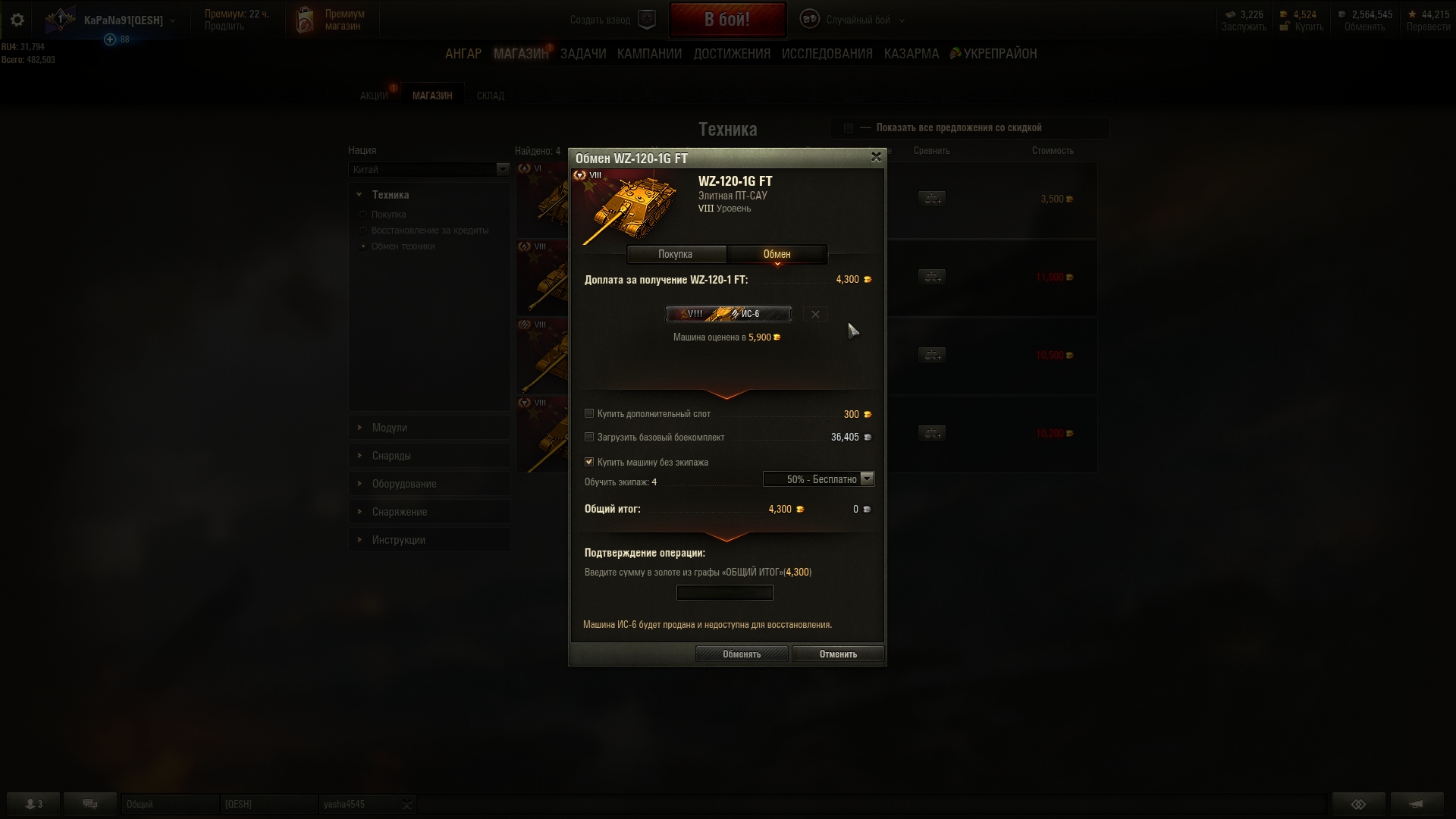Open the КАЗАРМА menu
Viewport: 1456px width, 819px height.
pos(911,54)
